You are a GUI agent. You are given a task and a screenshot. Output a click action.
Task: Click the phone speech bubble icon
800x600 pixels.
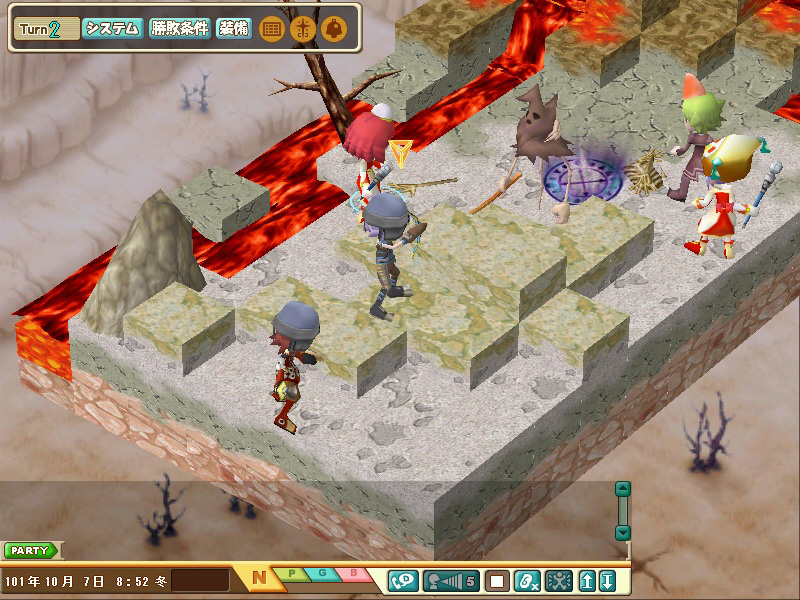(x=403, y=580)
